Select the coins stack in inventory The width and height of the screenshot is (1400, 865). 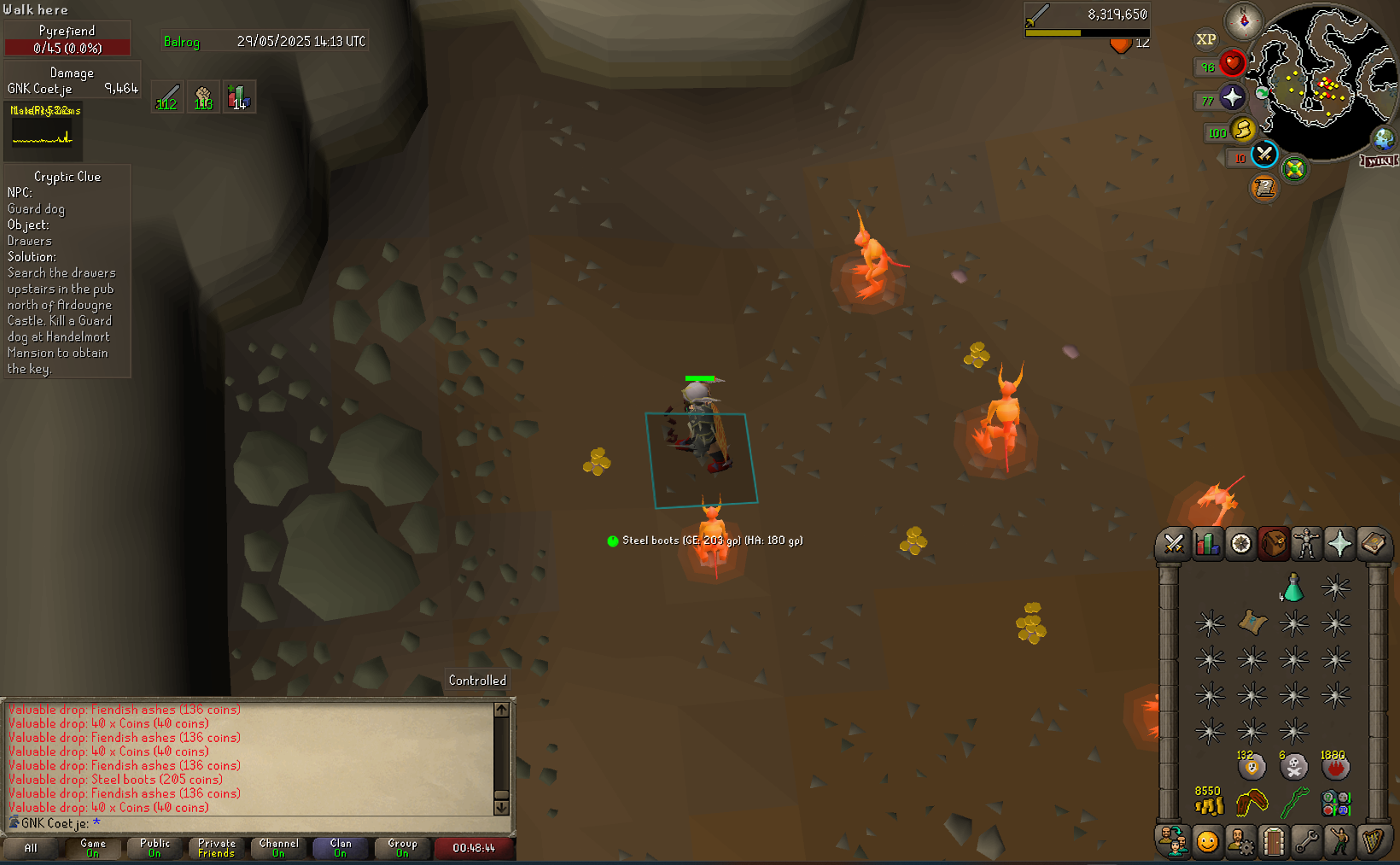(x=1209, y=804)
